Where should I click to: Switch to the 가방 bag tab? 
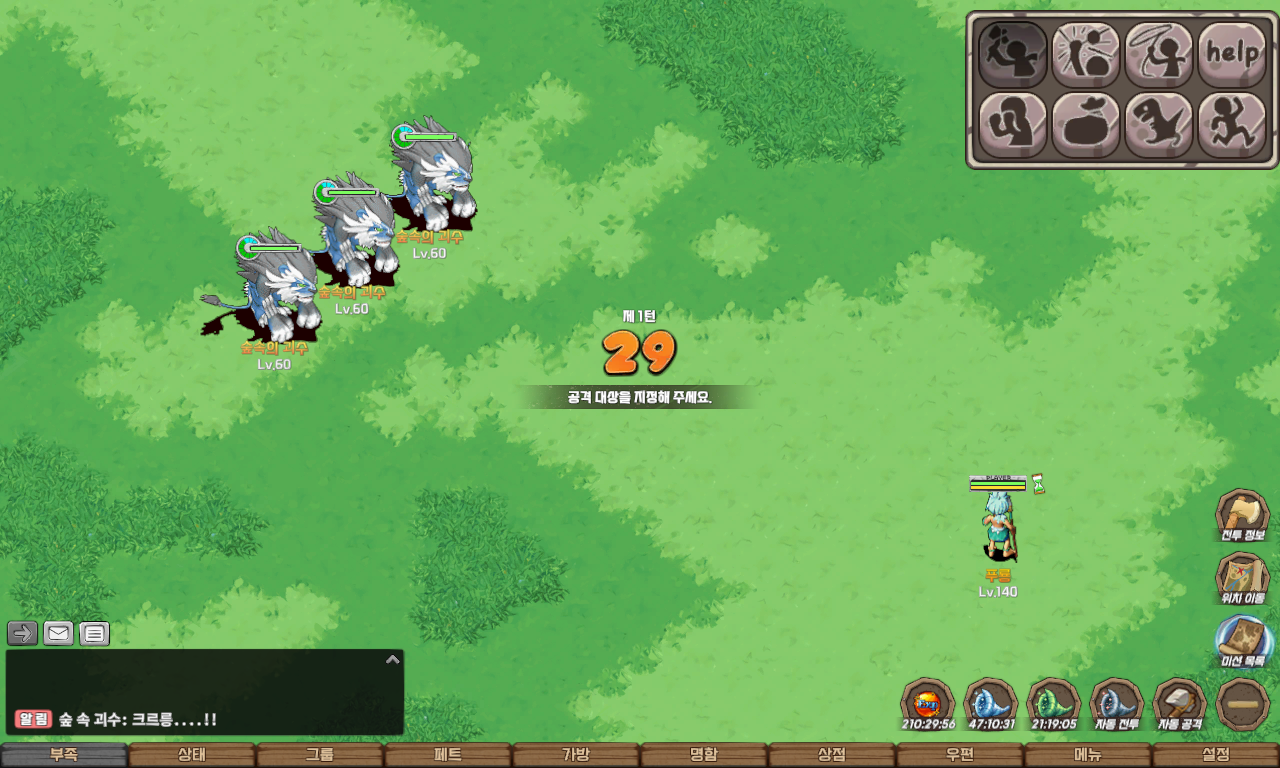pos(576,755)
